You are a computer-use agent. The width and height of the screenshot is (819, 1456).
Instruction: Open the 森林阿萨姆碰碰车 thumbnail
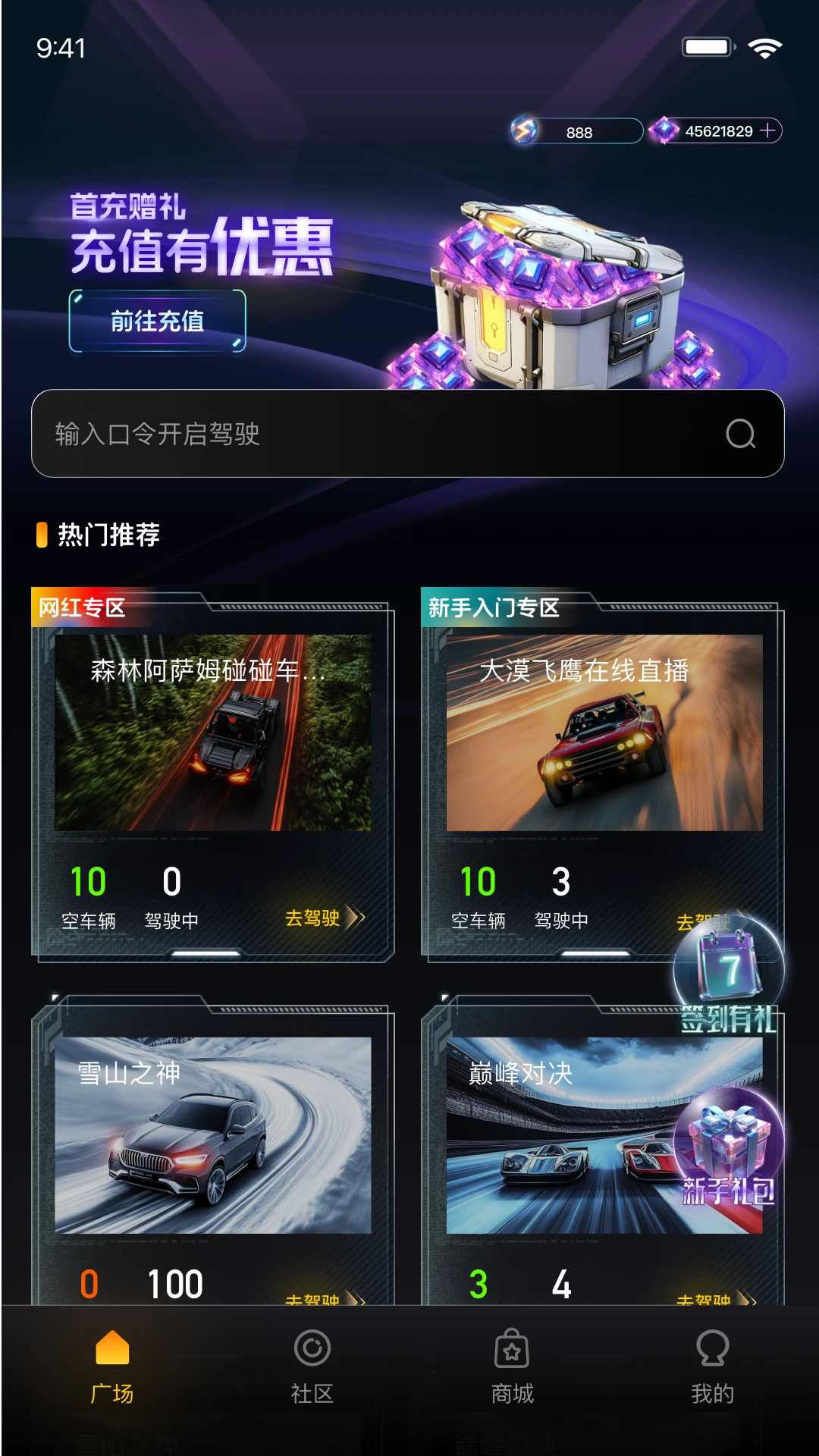point(213,733)
